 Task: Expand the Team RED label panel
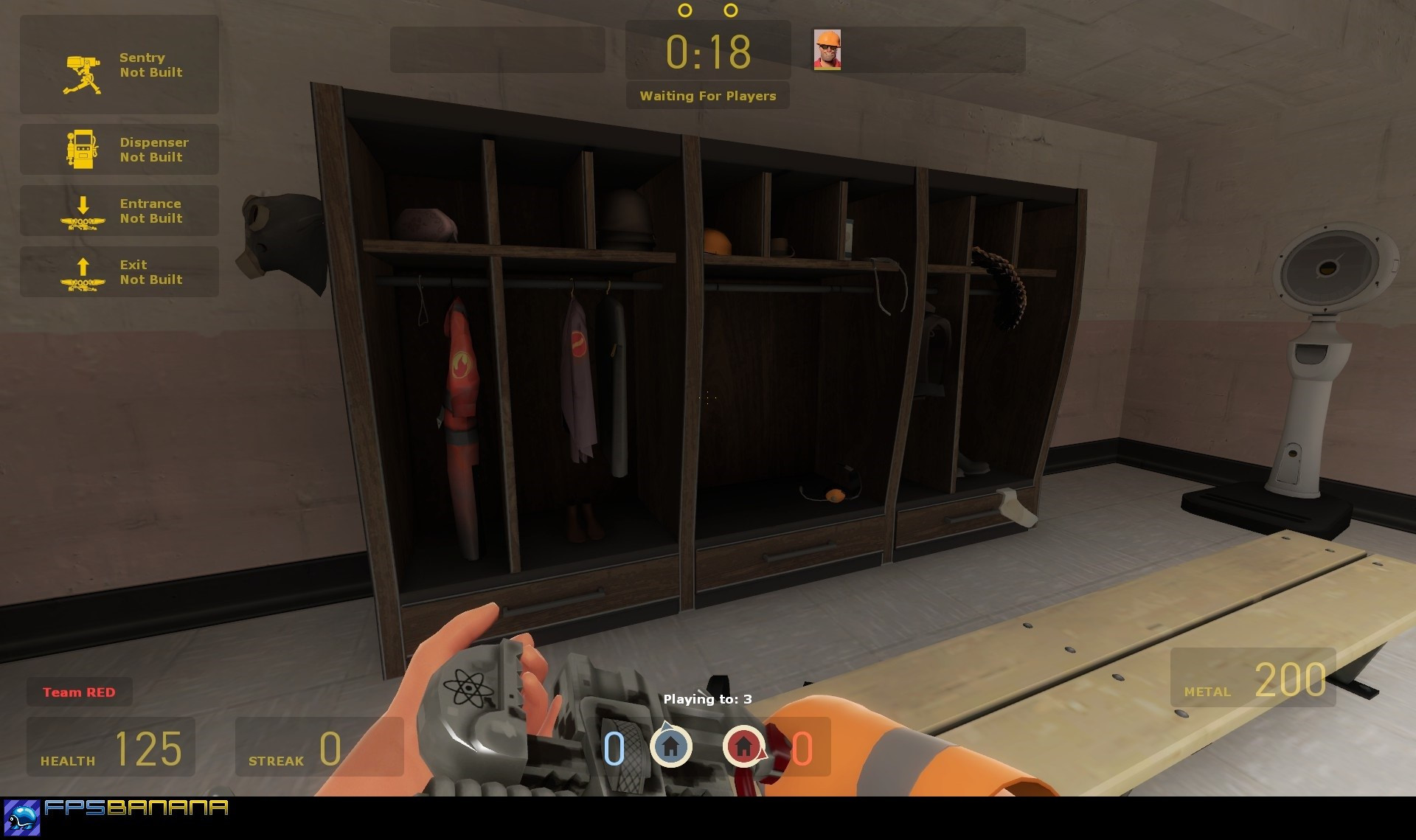tap(79, 692)
